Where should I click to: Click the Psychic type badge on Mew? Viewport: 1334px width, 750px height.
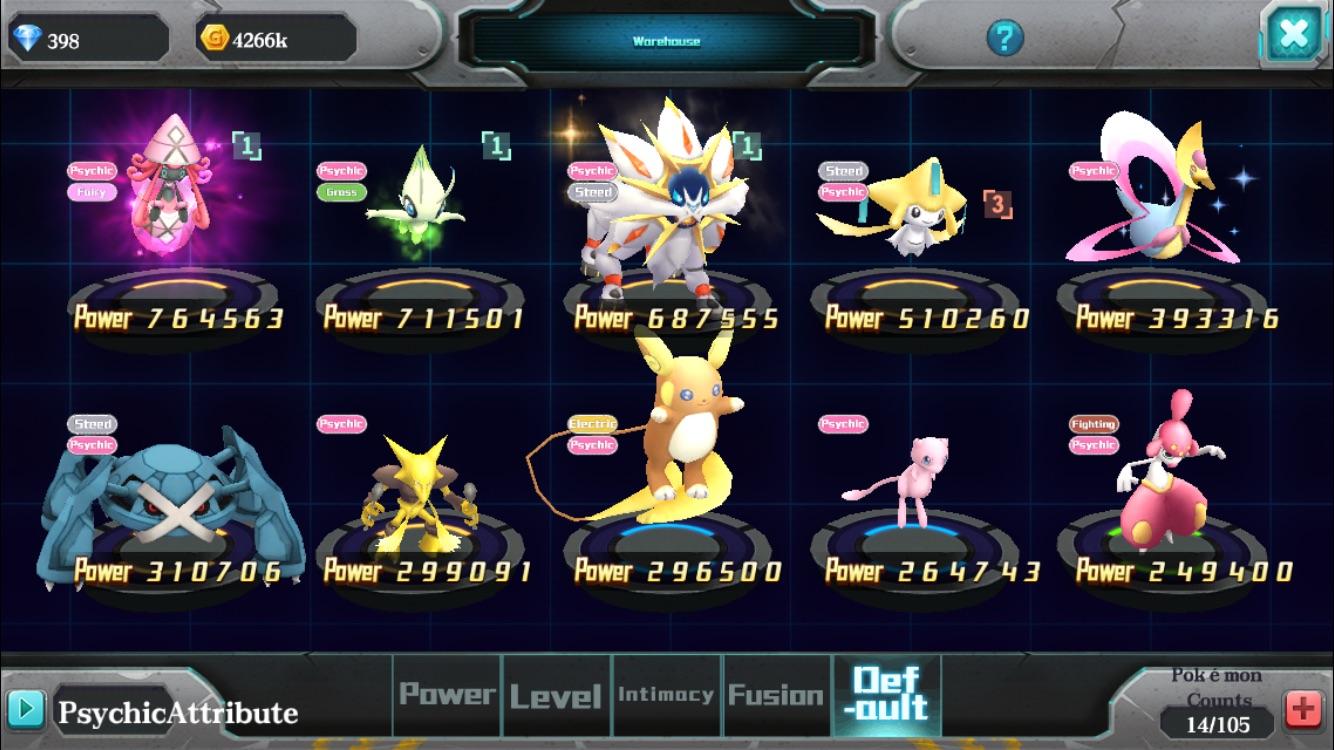point(842,423)
